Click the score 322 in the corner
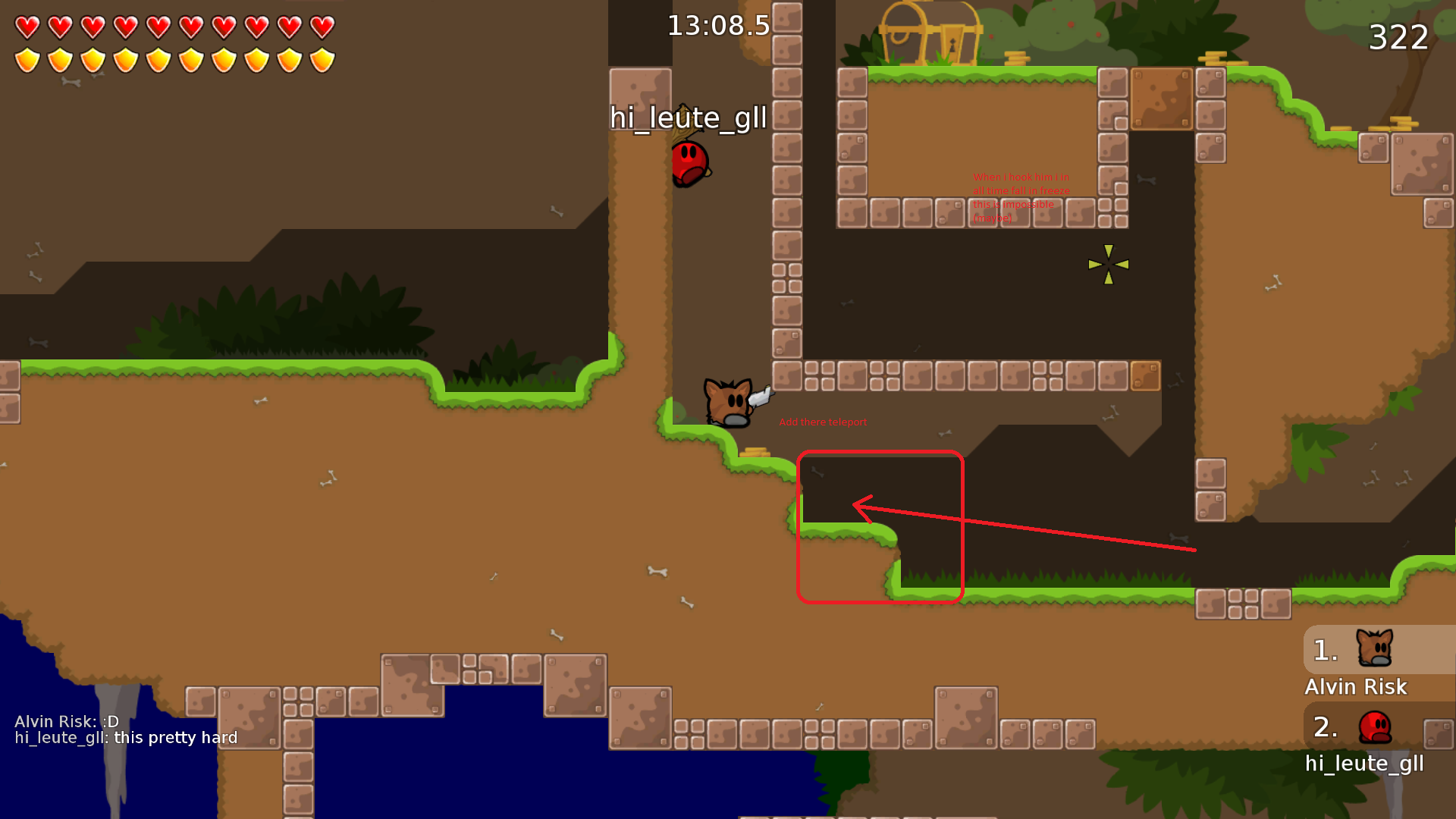Image resolution: width=1456 pixels, height=819 pixels. coord(1399,38)
